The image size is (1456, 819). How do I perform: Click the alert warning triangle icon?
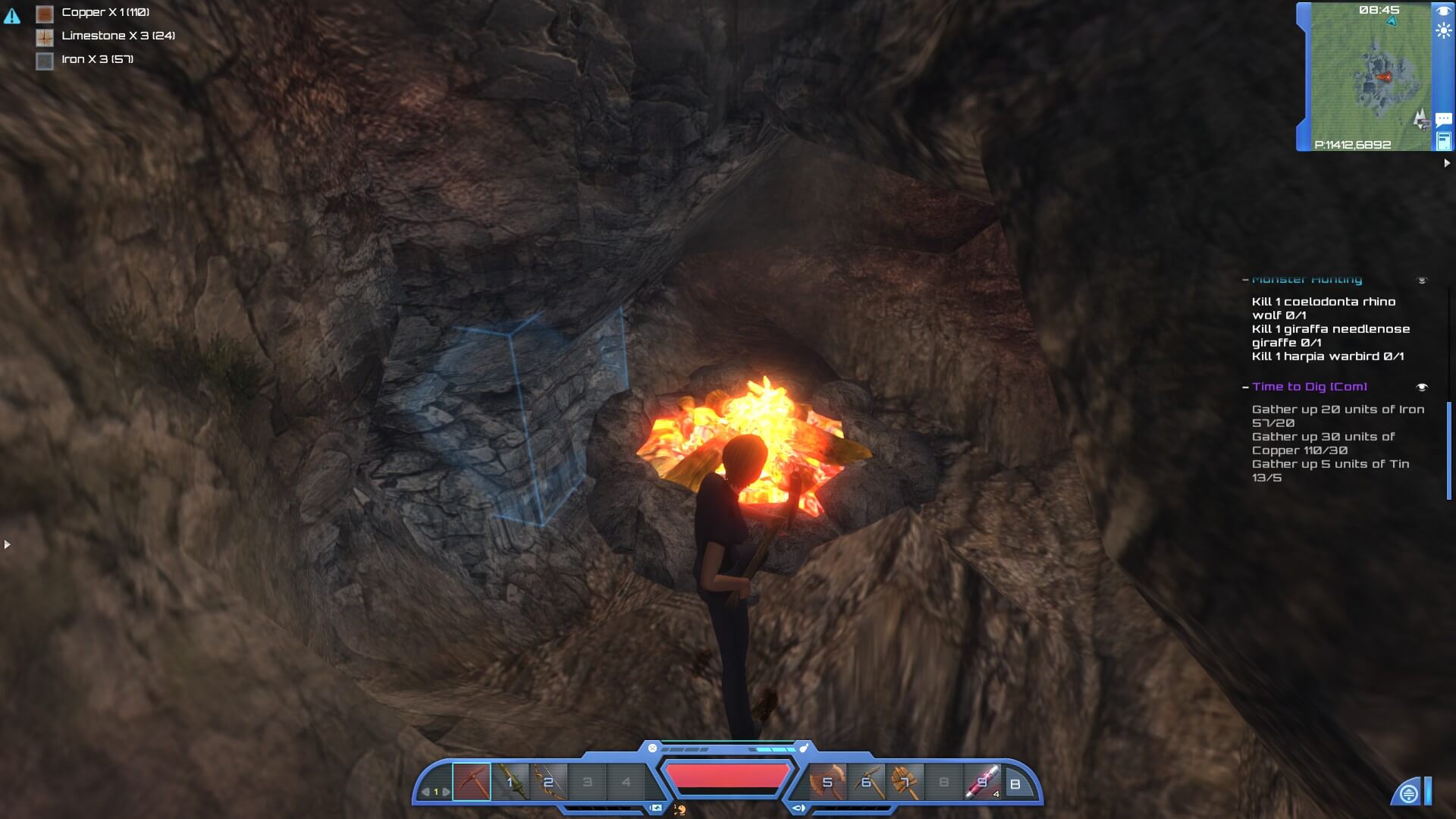(12, 16)
